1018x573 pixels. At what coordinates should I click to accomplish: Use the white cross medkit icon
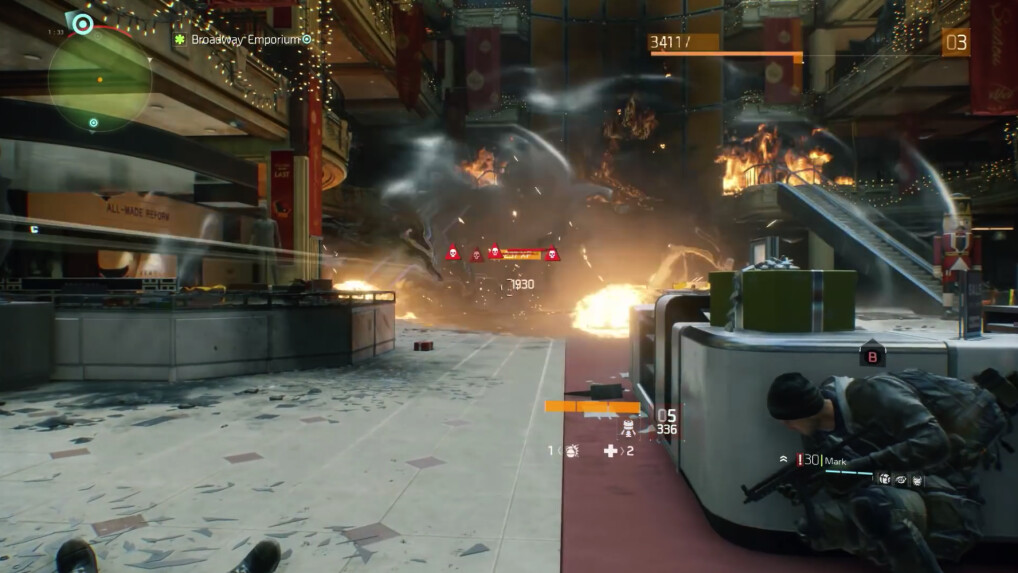tap(611, 451)
